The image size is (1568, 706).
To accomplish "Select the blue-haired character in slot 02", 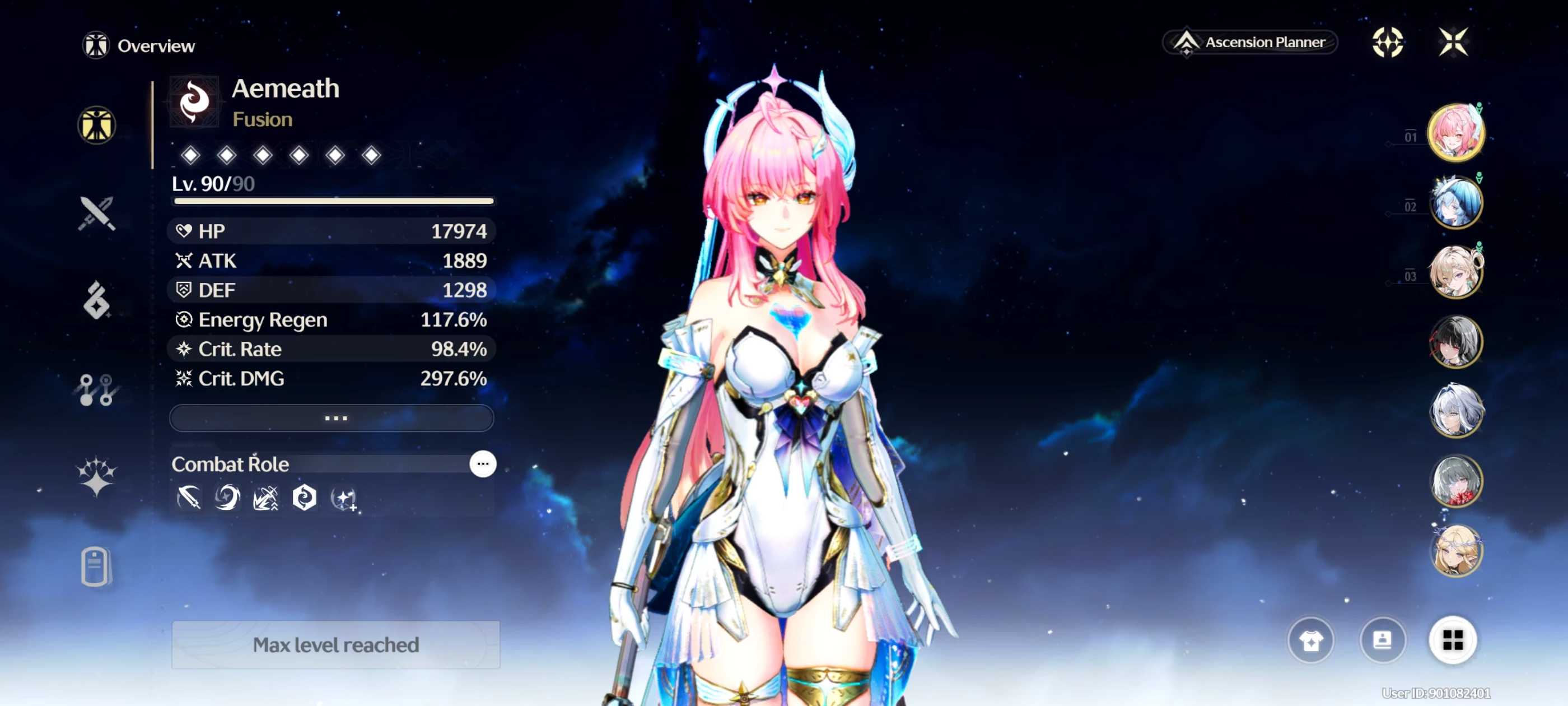I will (x=1455, y=202).
